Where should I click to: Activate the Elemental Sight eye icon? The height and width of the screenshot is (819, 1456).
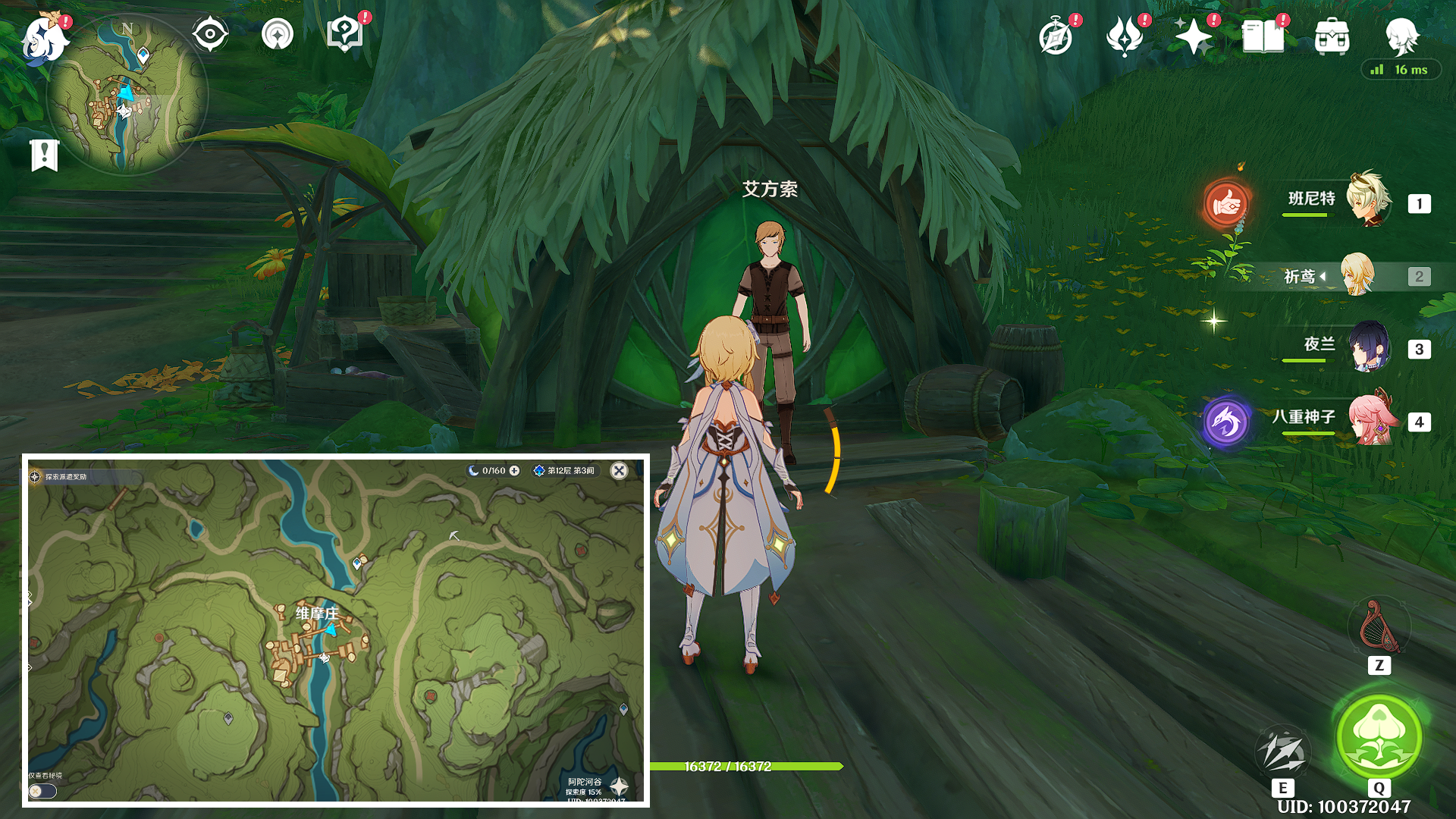pos(209,34)
